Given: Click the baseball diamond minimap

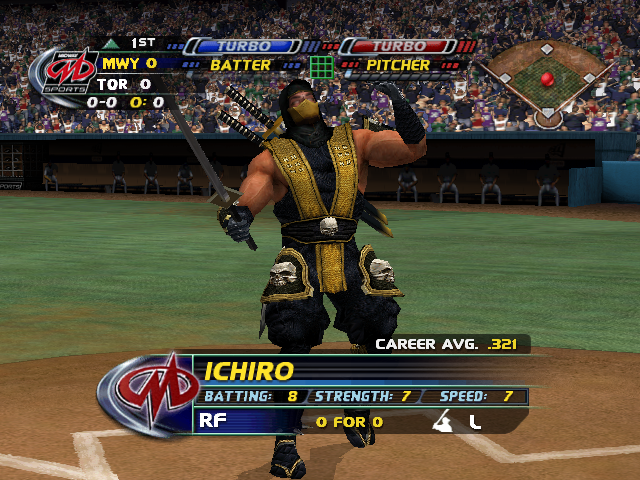Looking at the screenshot, I should (x=546, y=80).
